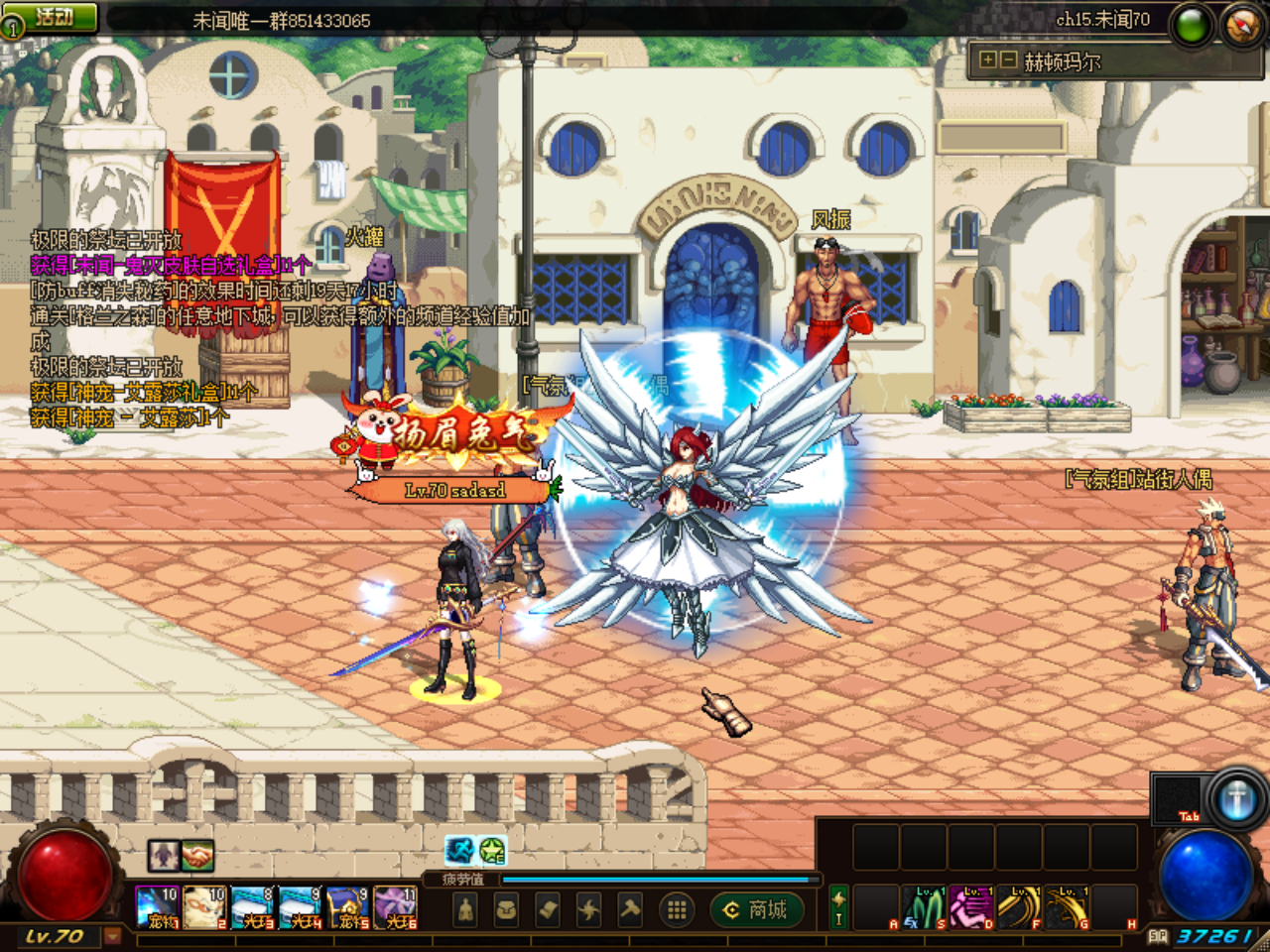1270x952 pixels.
Task: Select the pet item in quickslot 1
Action: (157, 906)
